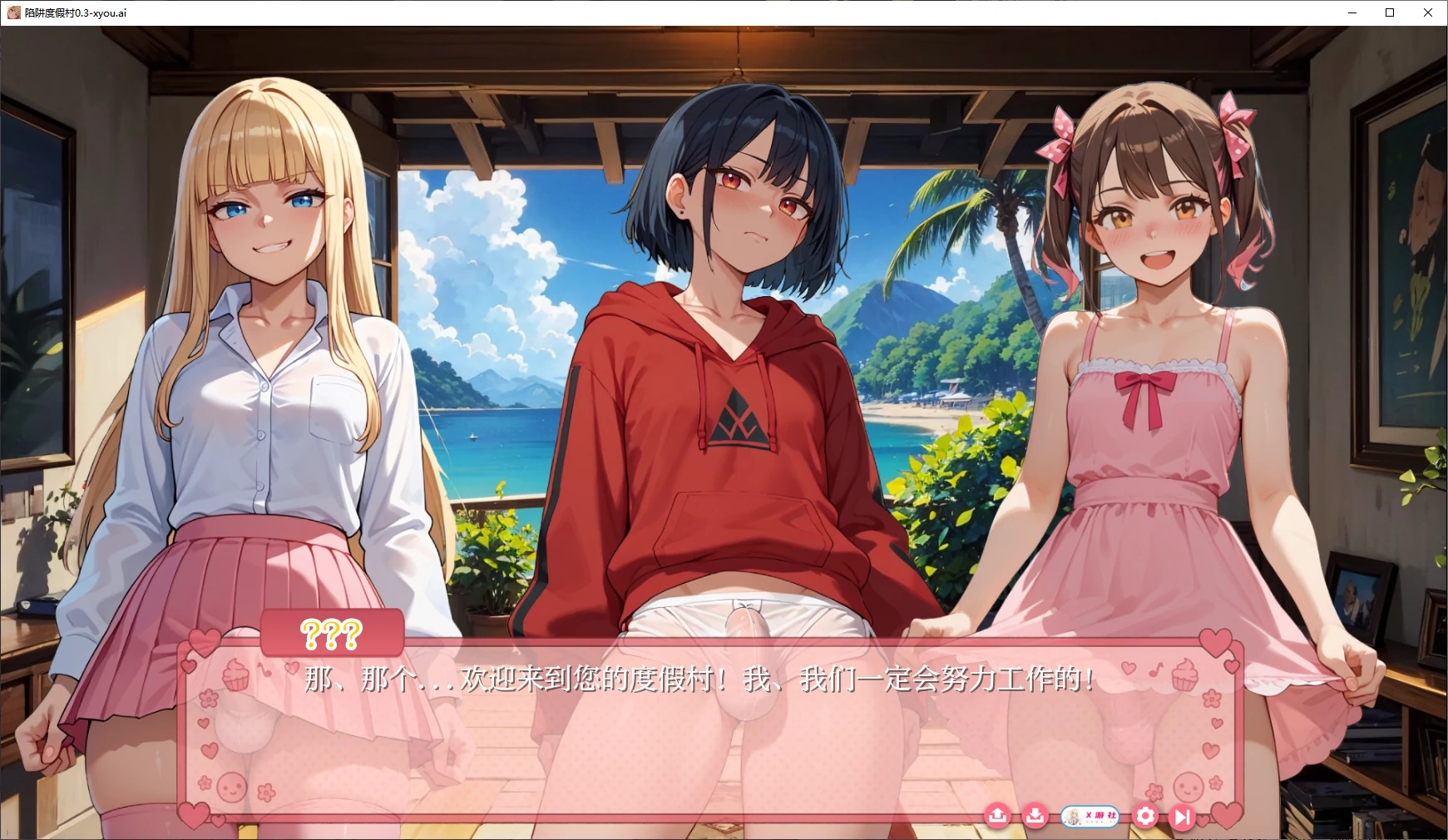The height and width of the screenshot is (840, 1448).
Task: Open the settings gear icon
Action: click(x=1146, y=817)
